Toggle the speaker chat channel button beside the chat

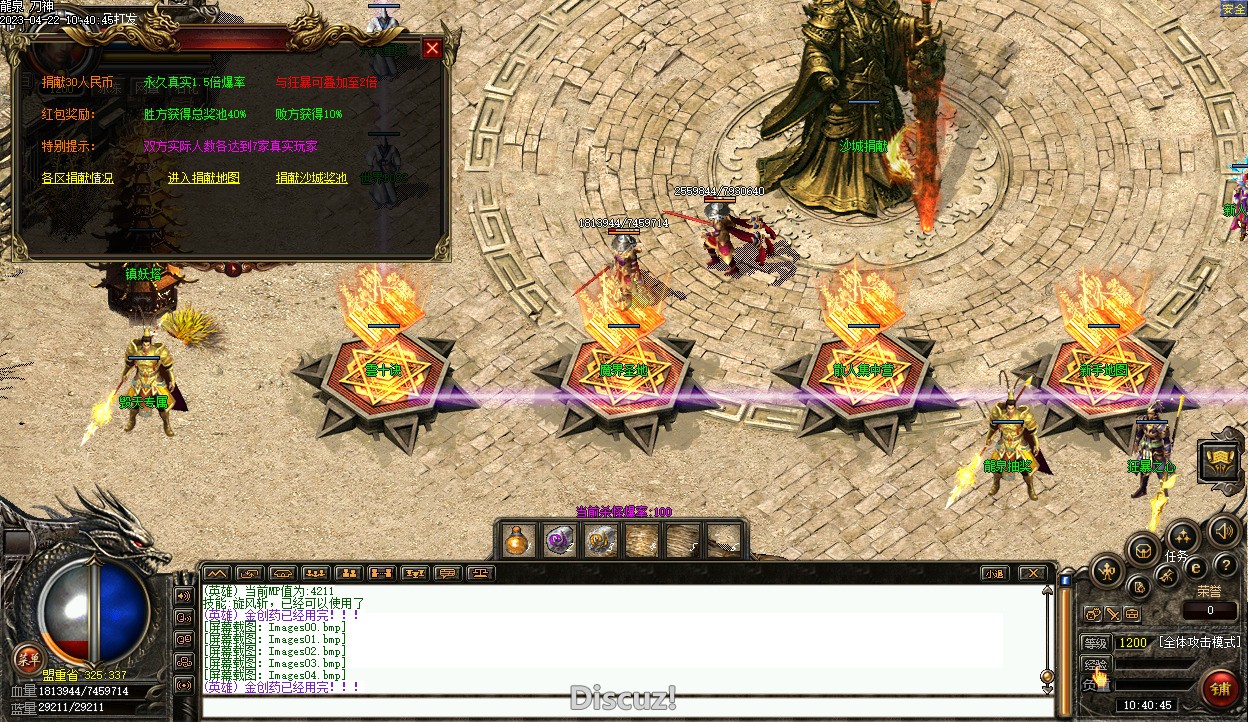point(183,596)
